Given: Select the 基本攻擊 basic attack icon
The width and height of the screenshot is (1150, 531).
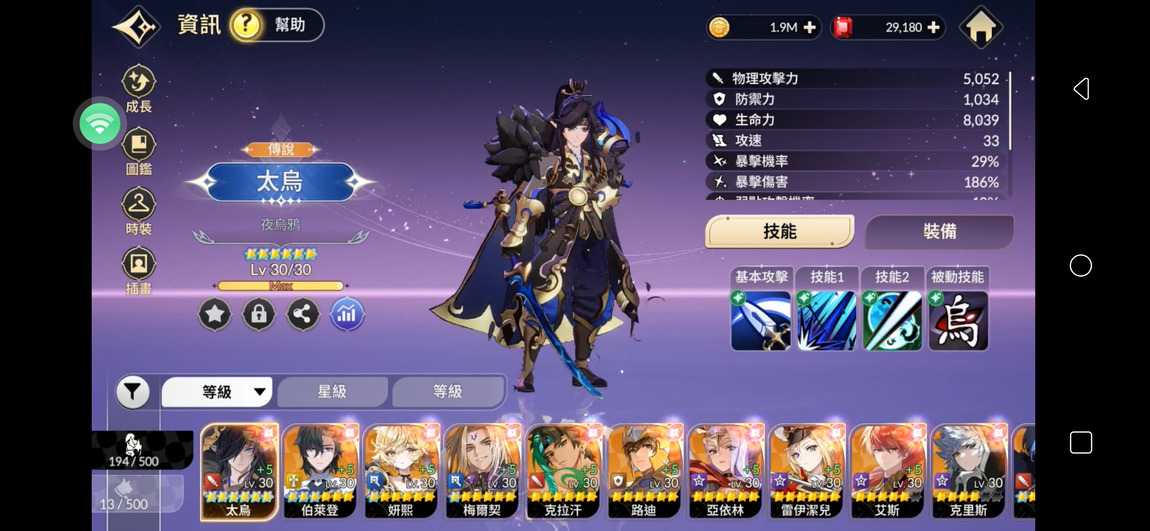Looking at the screenshot, I should [761, 320].
